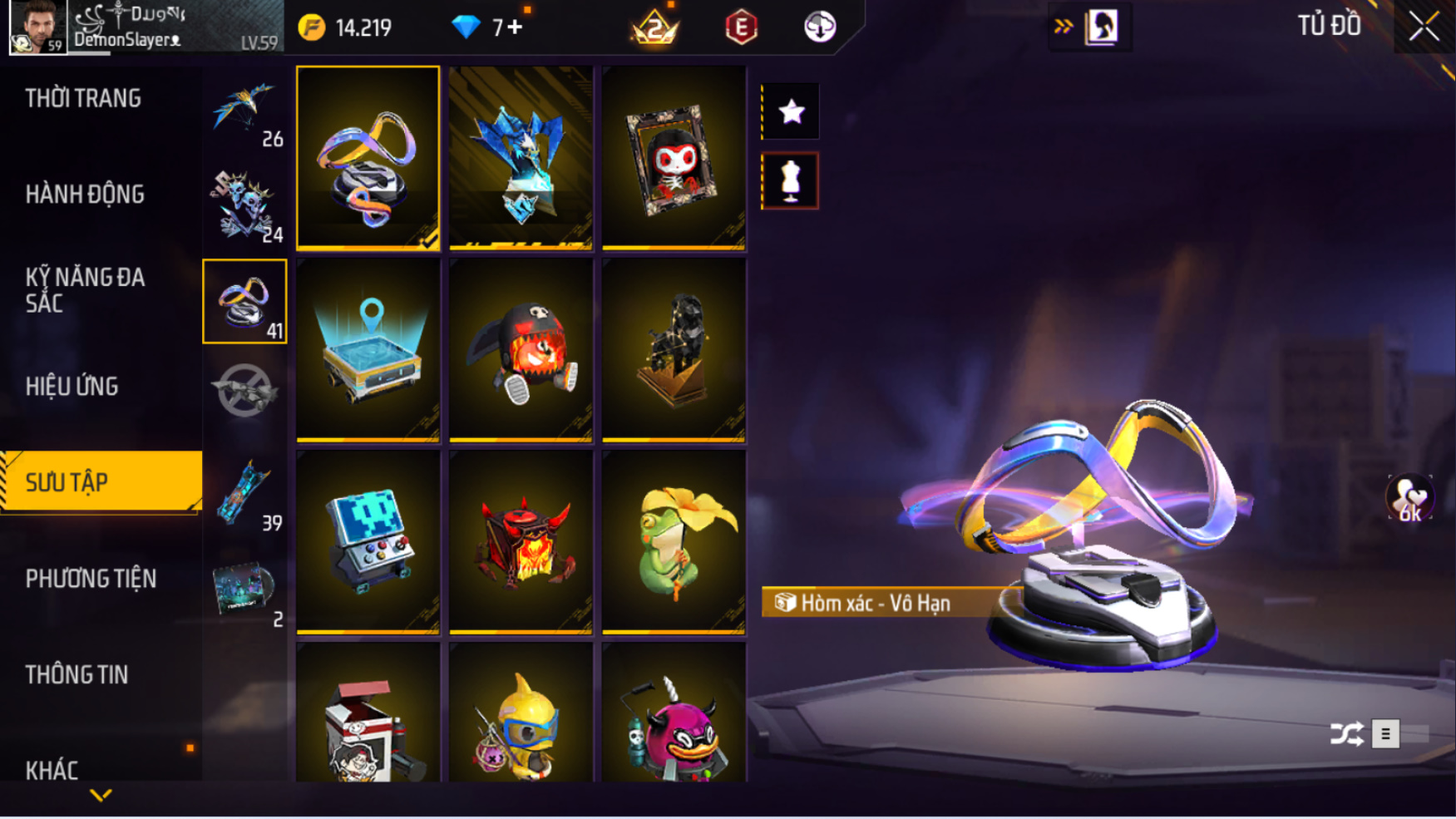
Task: Open the Khác category
Action: click(x=52, y=770)
